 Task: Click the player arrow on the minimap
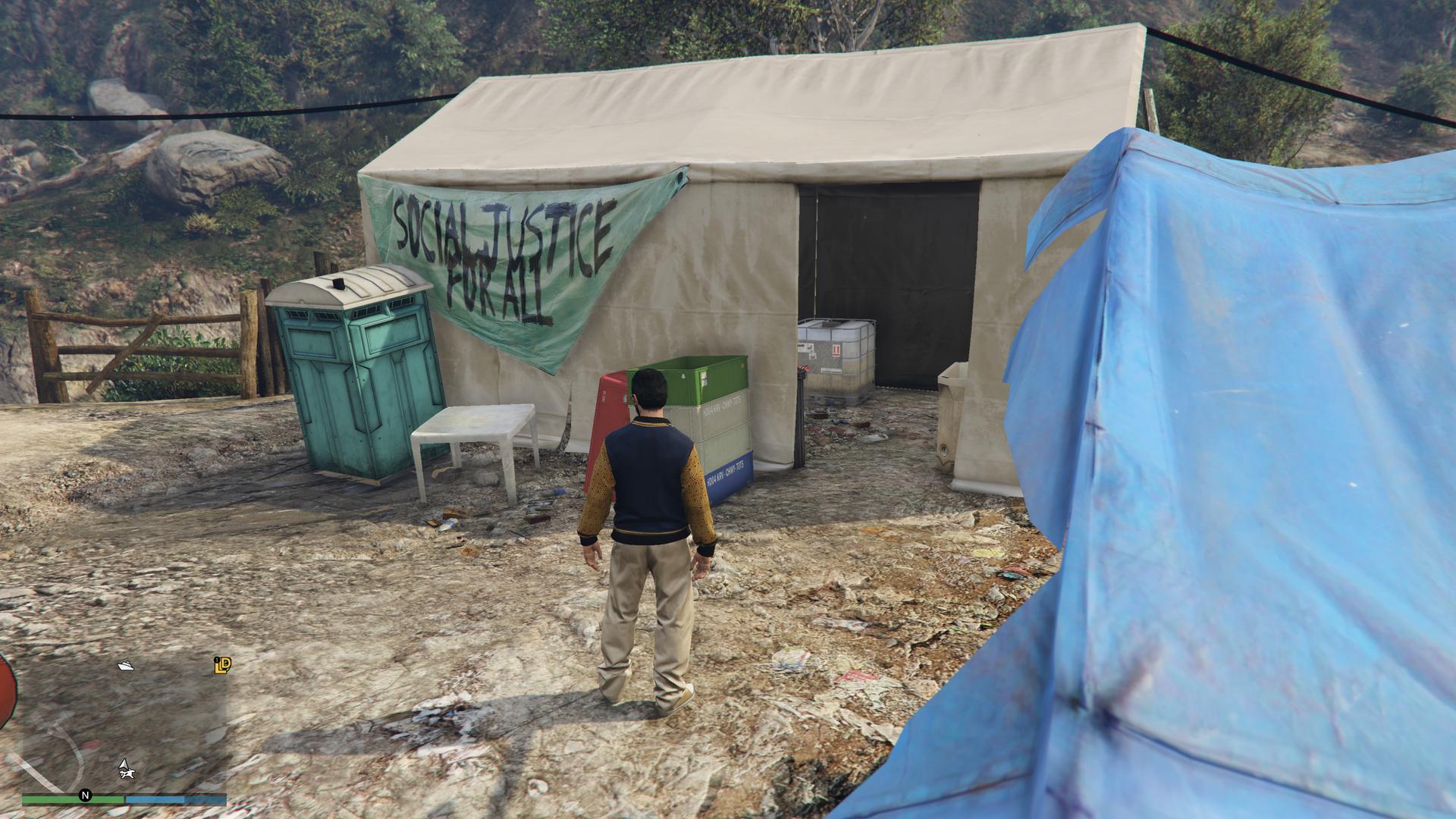(124, 763)
